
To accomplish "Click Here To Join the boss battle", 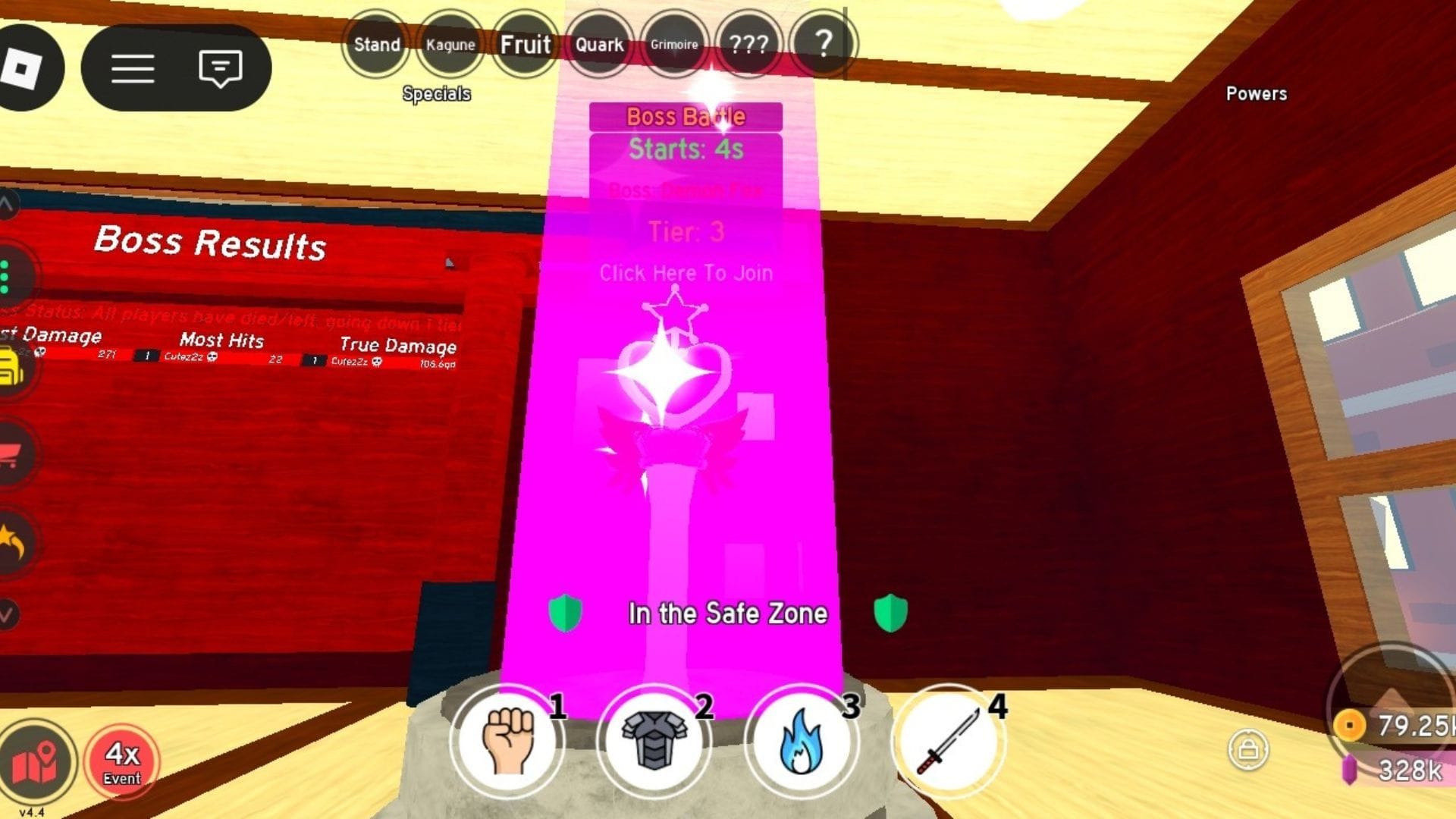I will (x=685, y=273).
